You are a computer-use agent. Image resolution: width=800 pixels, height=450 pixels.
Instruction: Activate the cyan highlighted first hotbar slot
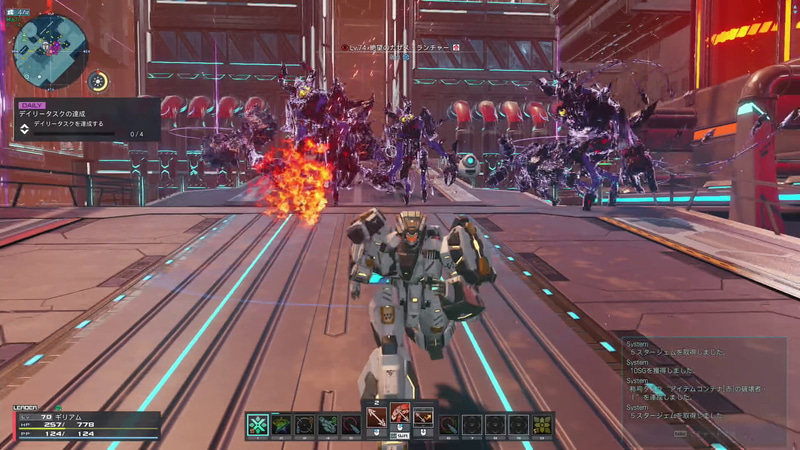[x=258, y=424]
